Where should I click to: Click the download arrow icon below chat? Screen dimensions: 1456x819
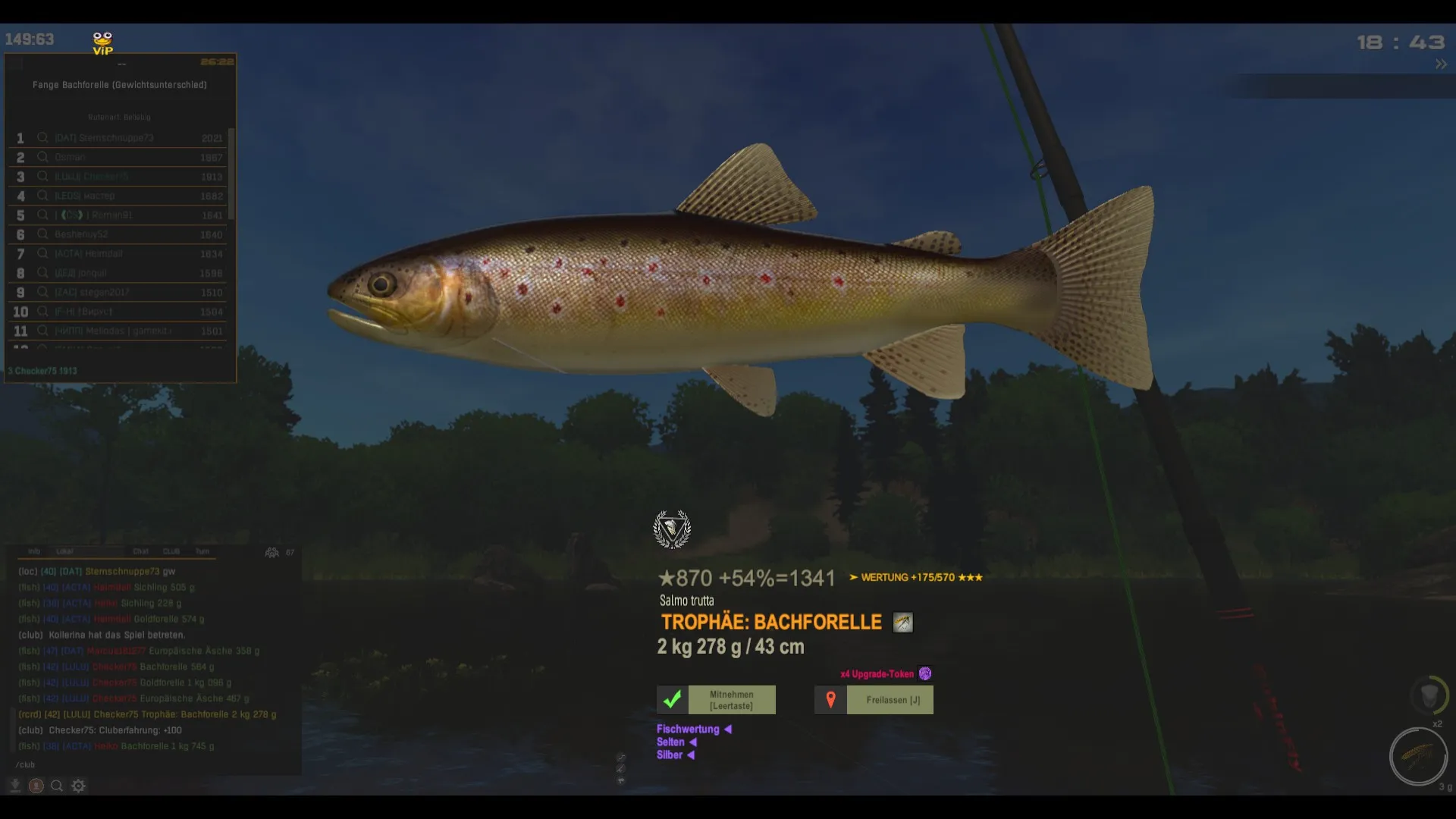(x=14, y=786)
